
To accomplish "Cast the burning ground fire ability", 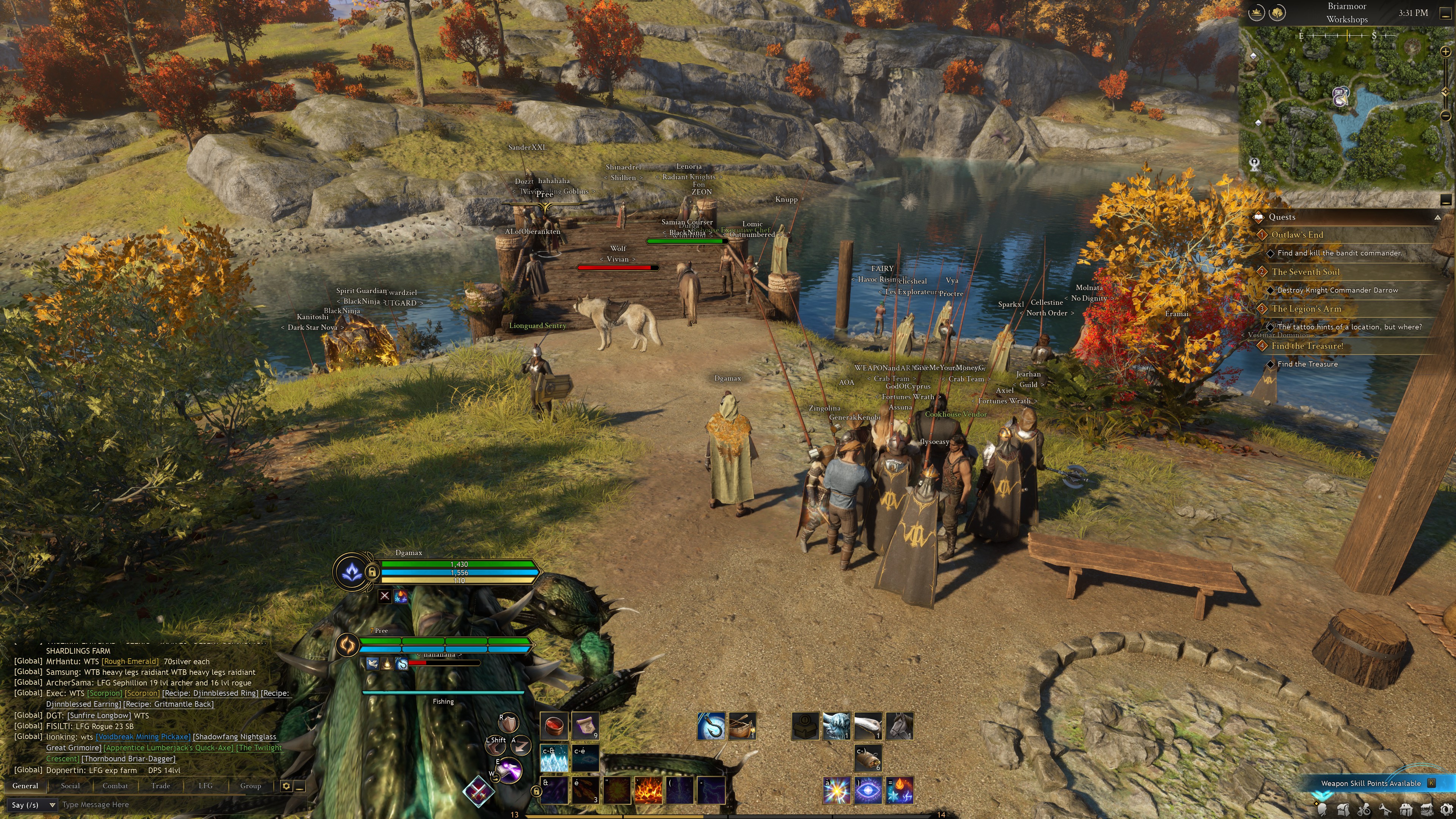I will [648, 790].
